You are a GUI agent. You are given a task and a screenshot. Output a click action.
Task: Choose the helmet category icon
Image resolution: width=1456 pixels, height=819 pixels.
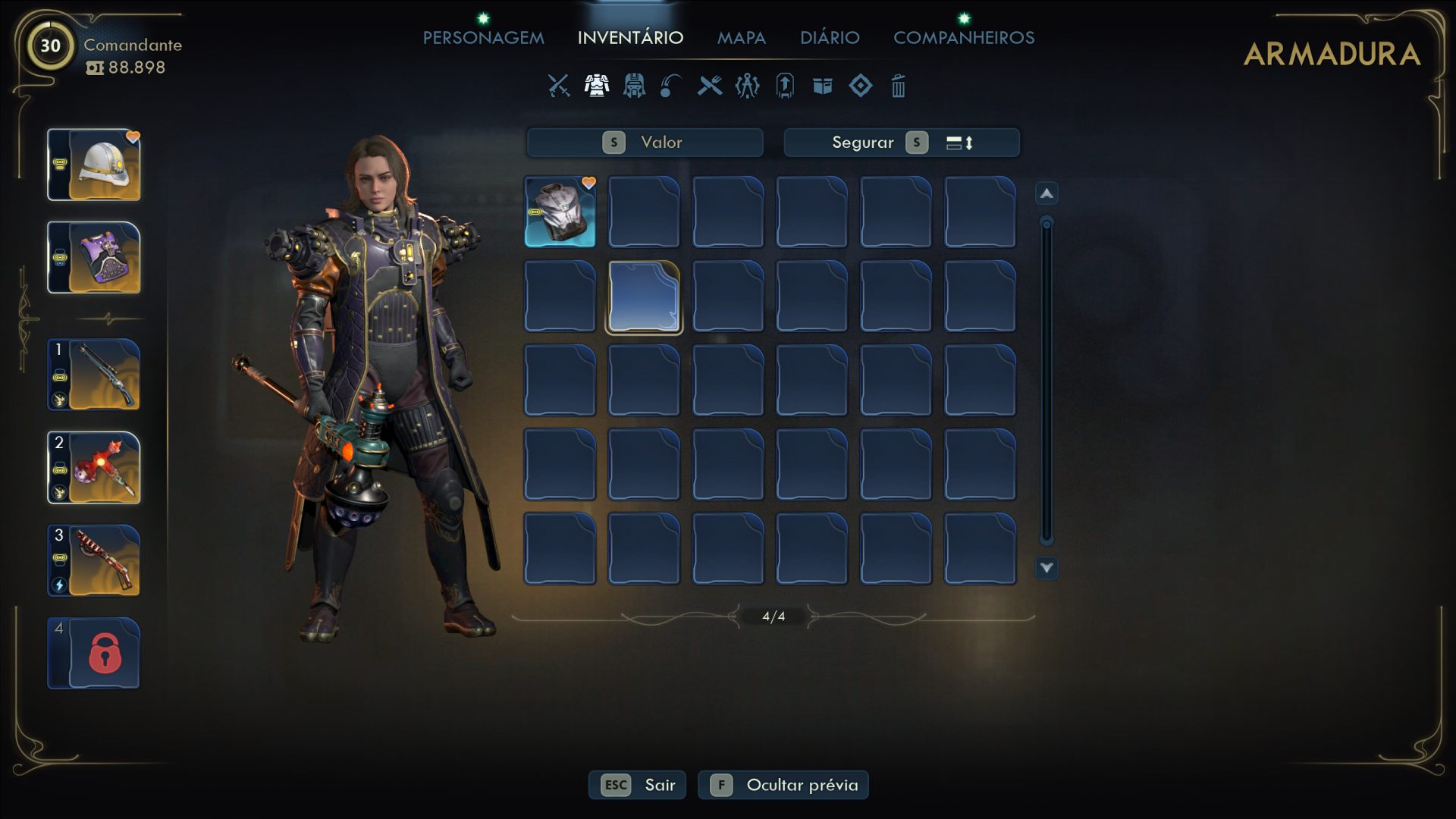tap(634, 86)
